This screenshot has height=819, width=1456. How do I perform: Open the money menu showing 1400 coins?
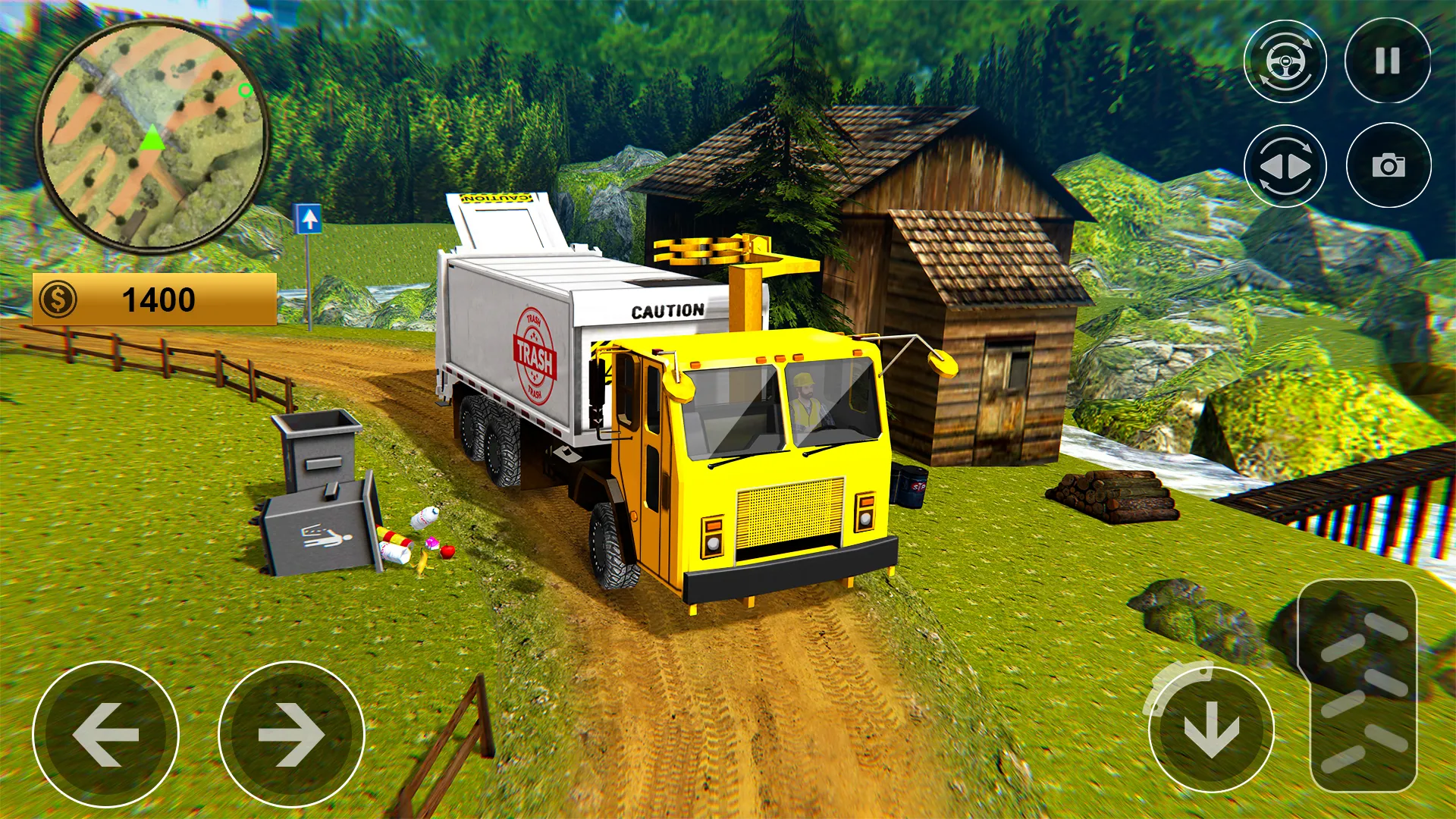tap(155, 299)
